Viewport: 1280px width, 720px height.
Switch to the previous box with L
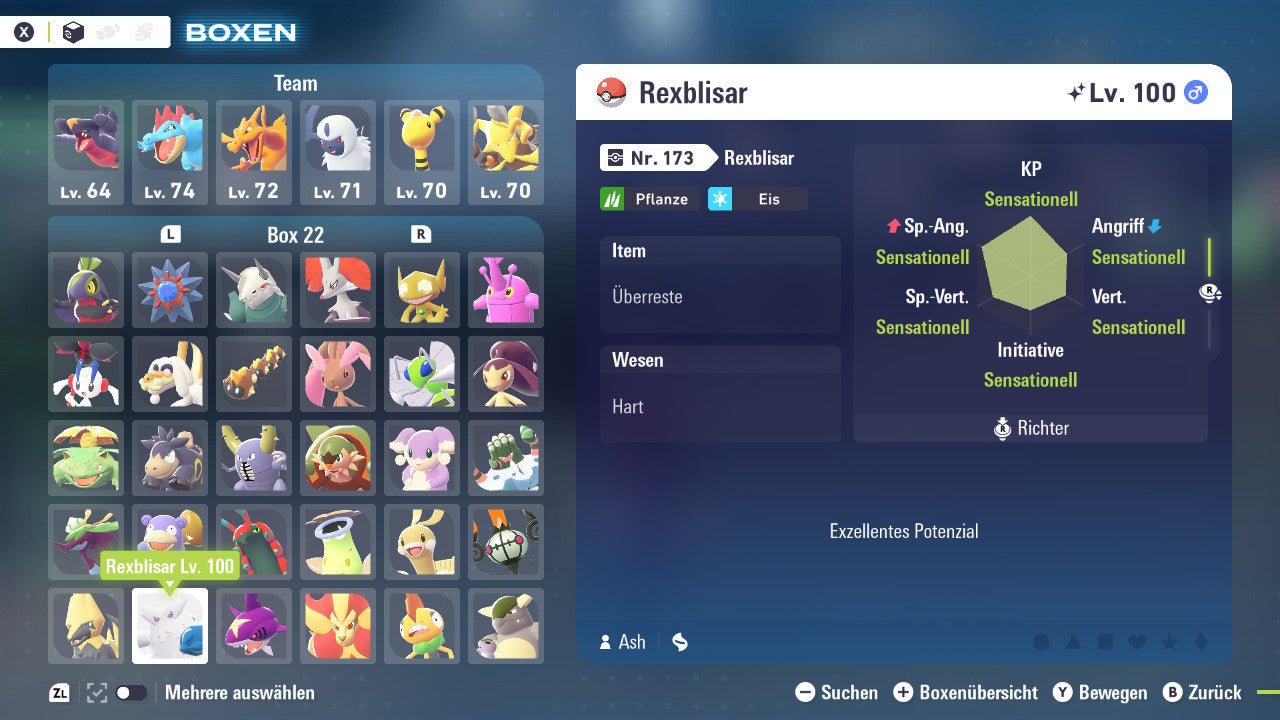click(x=170, y=234)
